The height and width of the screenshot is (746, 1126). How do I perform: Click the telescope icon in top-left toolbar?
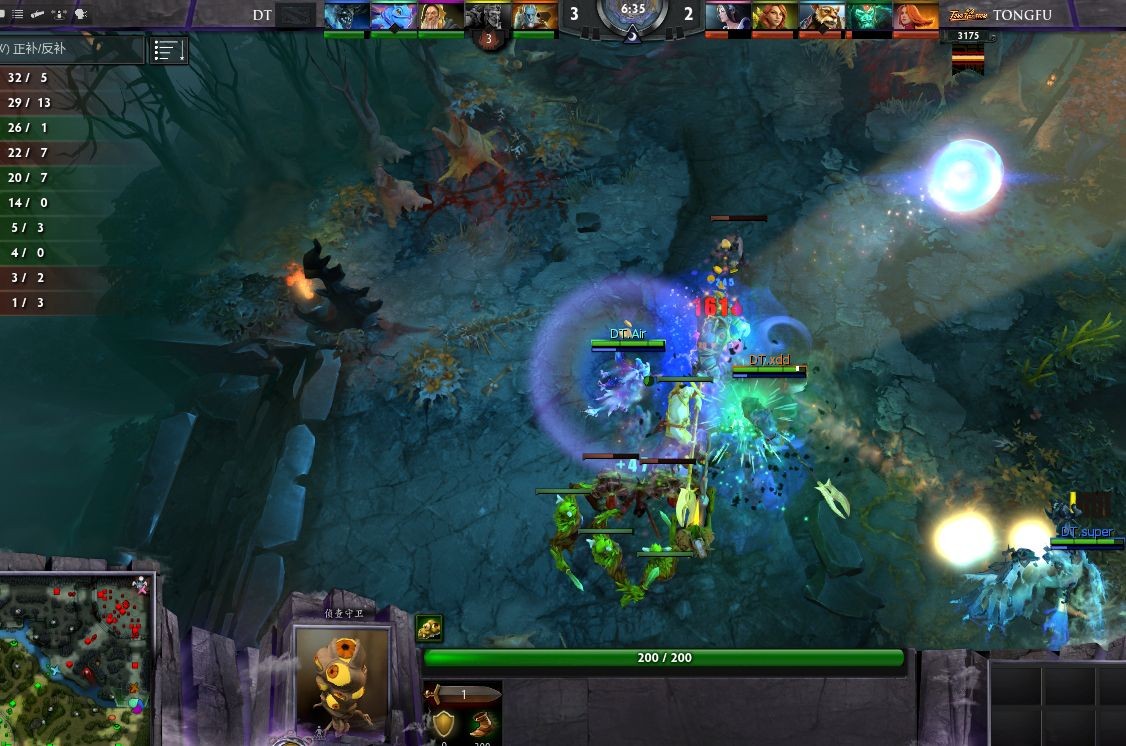tap(38, 14)
